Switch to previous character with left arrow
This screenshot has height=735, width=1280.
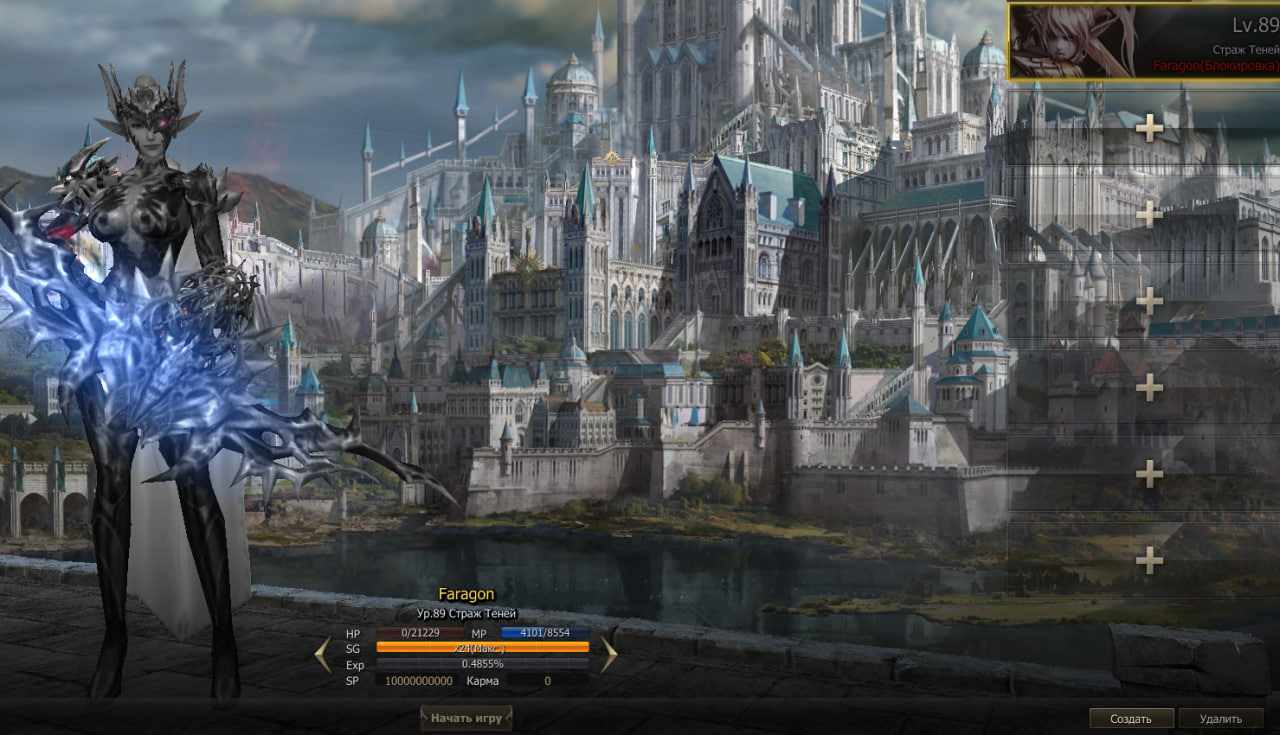coord(322,655)
